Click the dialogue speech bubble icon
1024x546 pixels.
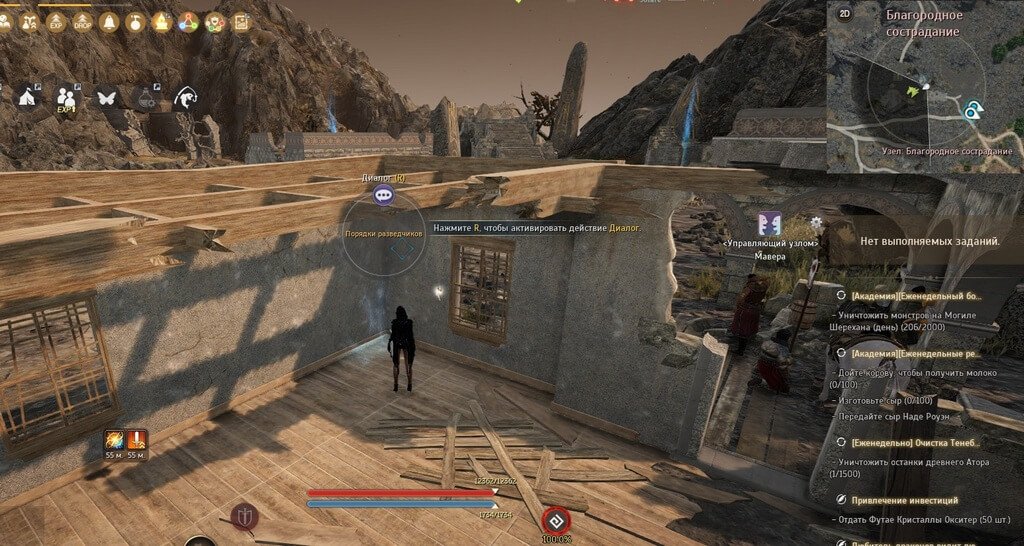[x=382, y=196]
